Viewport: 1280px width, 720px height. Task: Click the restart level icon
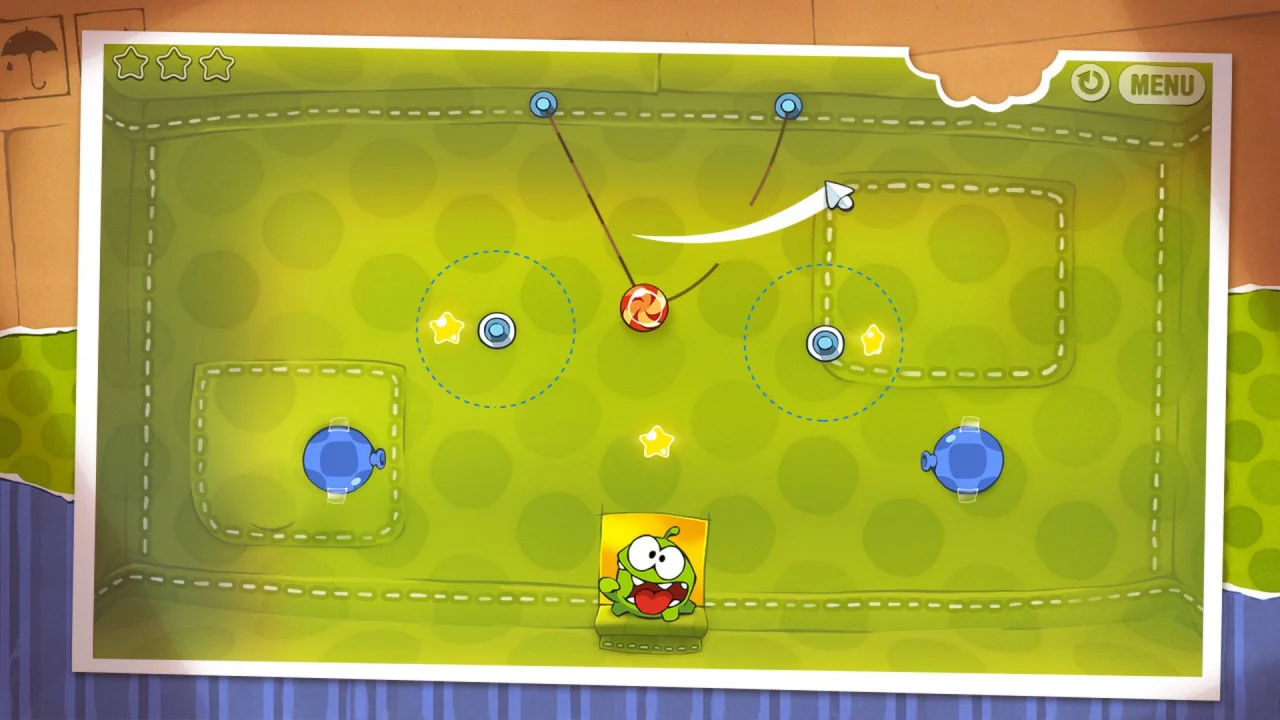pyautogui.click(x=1089, y=84)
